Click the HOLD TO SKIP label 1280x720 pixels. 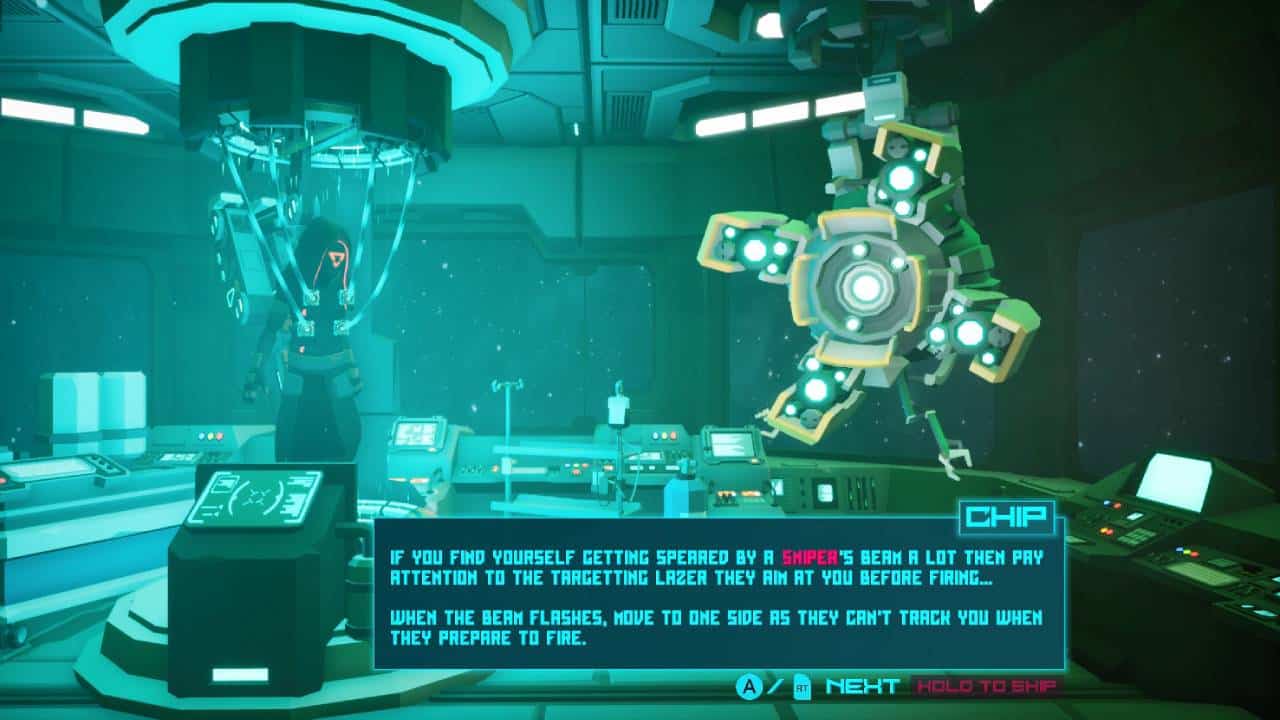[986, 687]
